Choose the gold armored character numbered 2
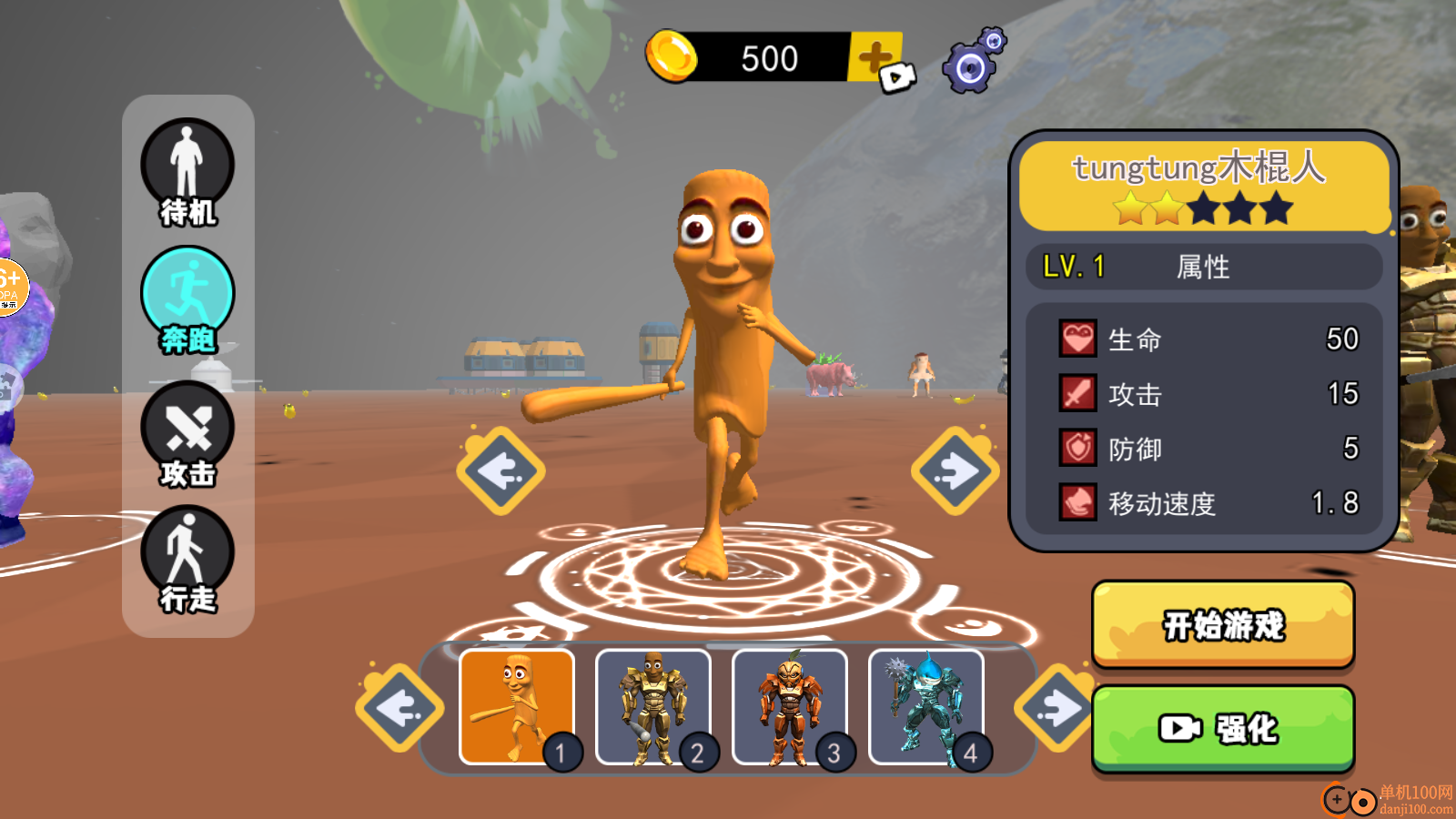Screen dimensions: 1456x819 pyautogui.click(x=653, y=706)
